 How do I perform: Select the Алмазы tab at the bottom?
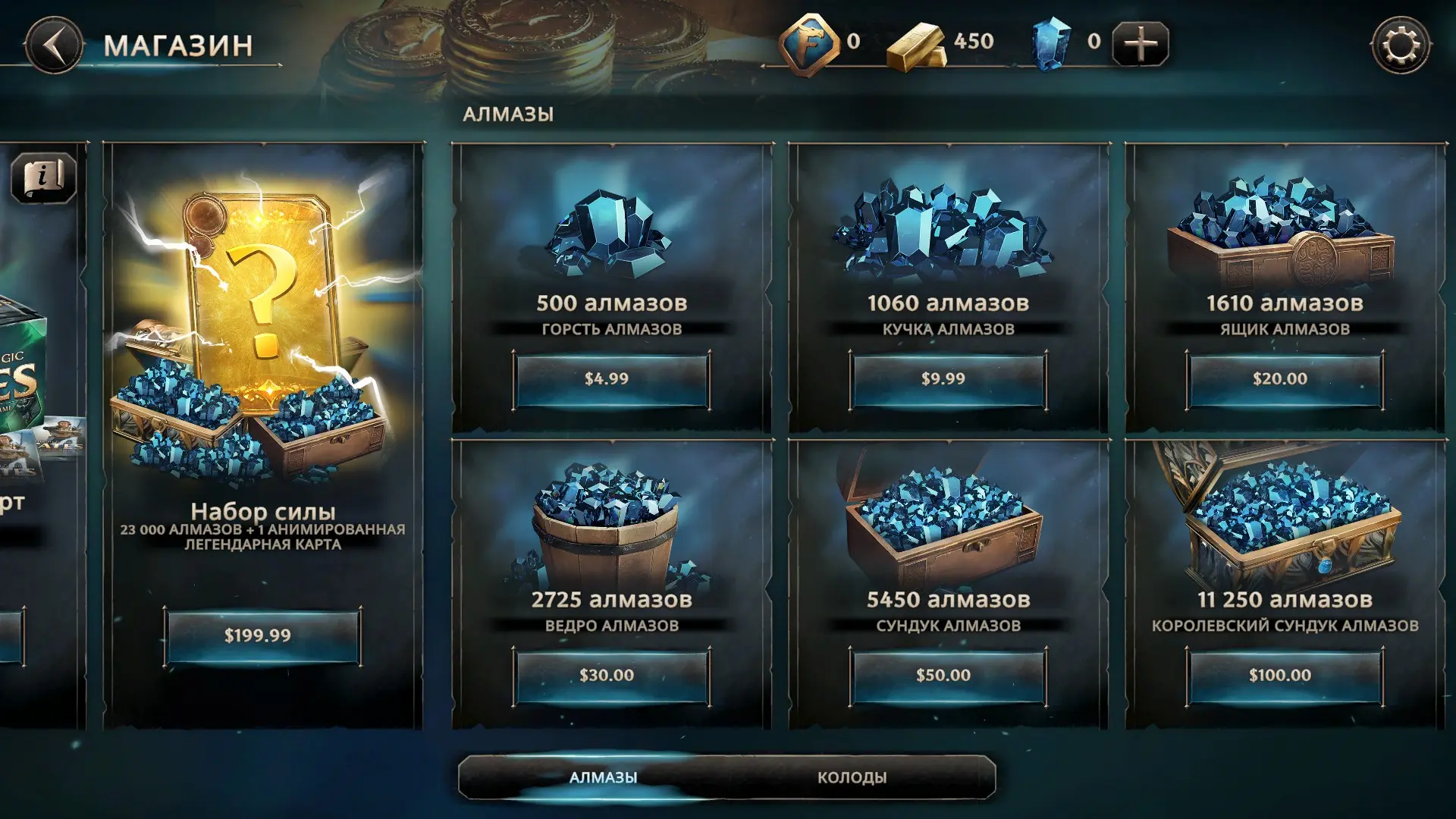point(603,777)
